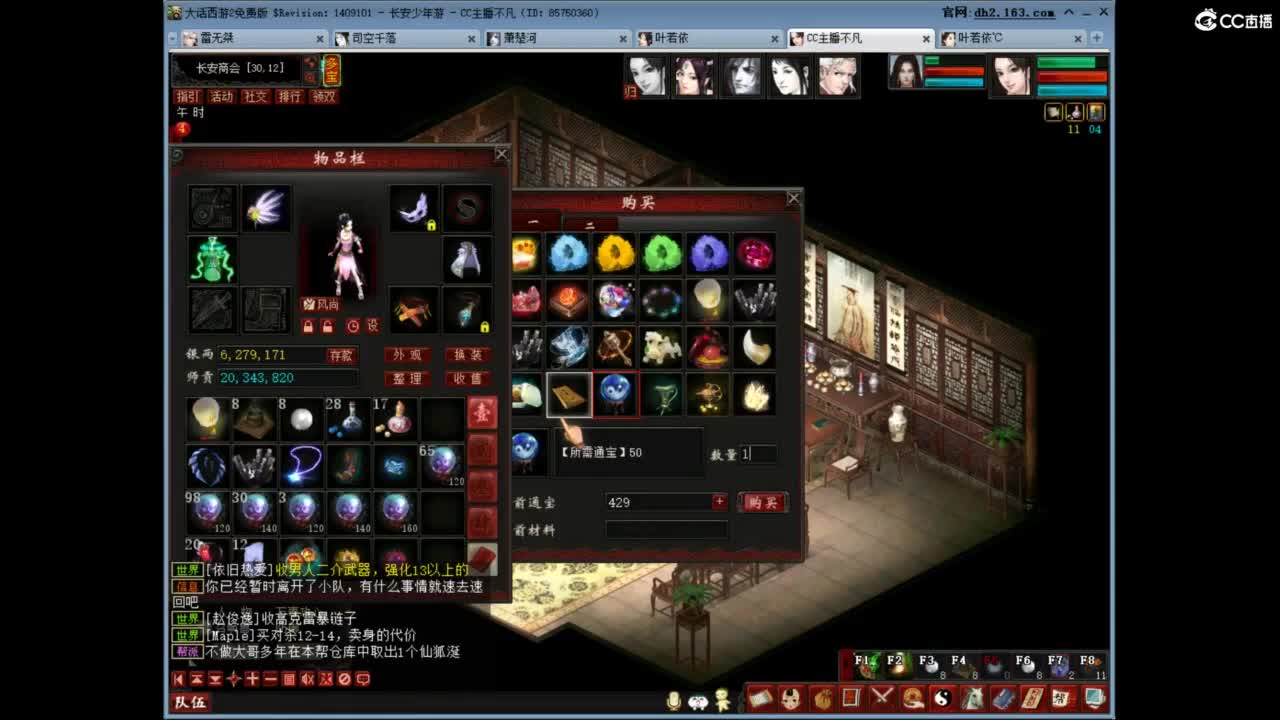Toggle the red lock beside the character model
Screen dimensions: 1280x720
point(308,327)
